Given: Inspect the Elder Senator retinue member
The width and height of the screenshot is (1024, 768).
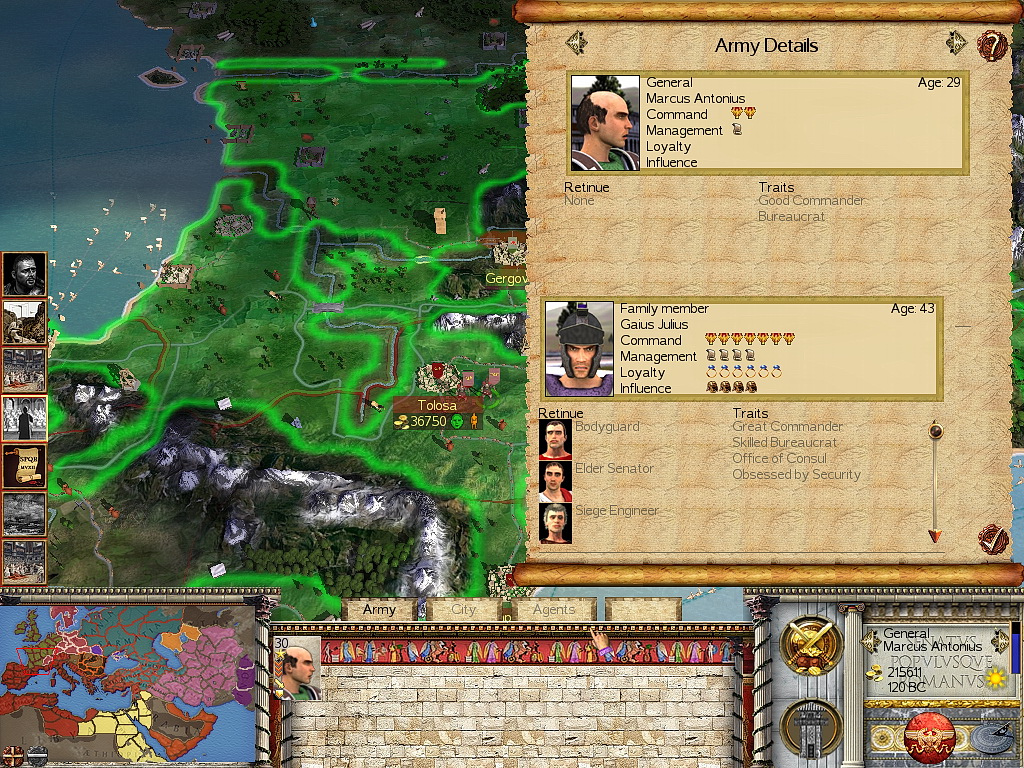Looking at the screenshot, I should (x=555, y=481).
